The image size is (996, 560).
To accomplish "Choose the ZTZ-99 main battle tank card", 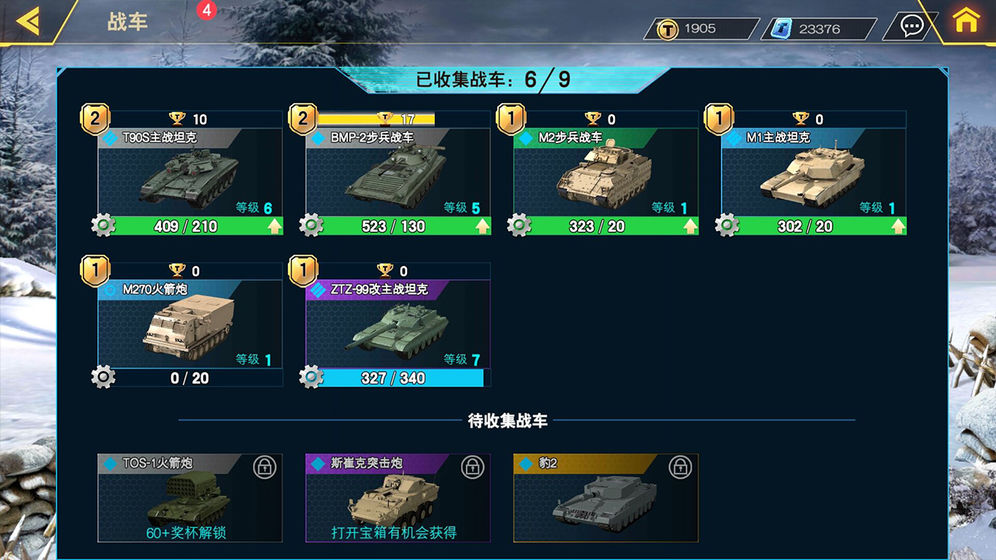I will [398, 323].
